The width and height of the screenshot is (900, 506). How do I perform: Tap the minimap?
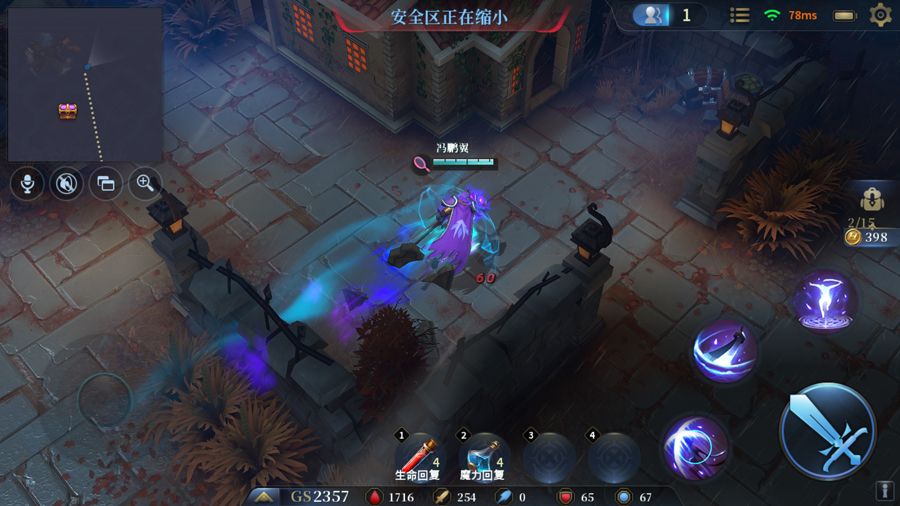tap(85, 84)
